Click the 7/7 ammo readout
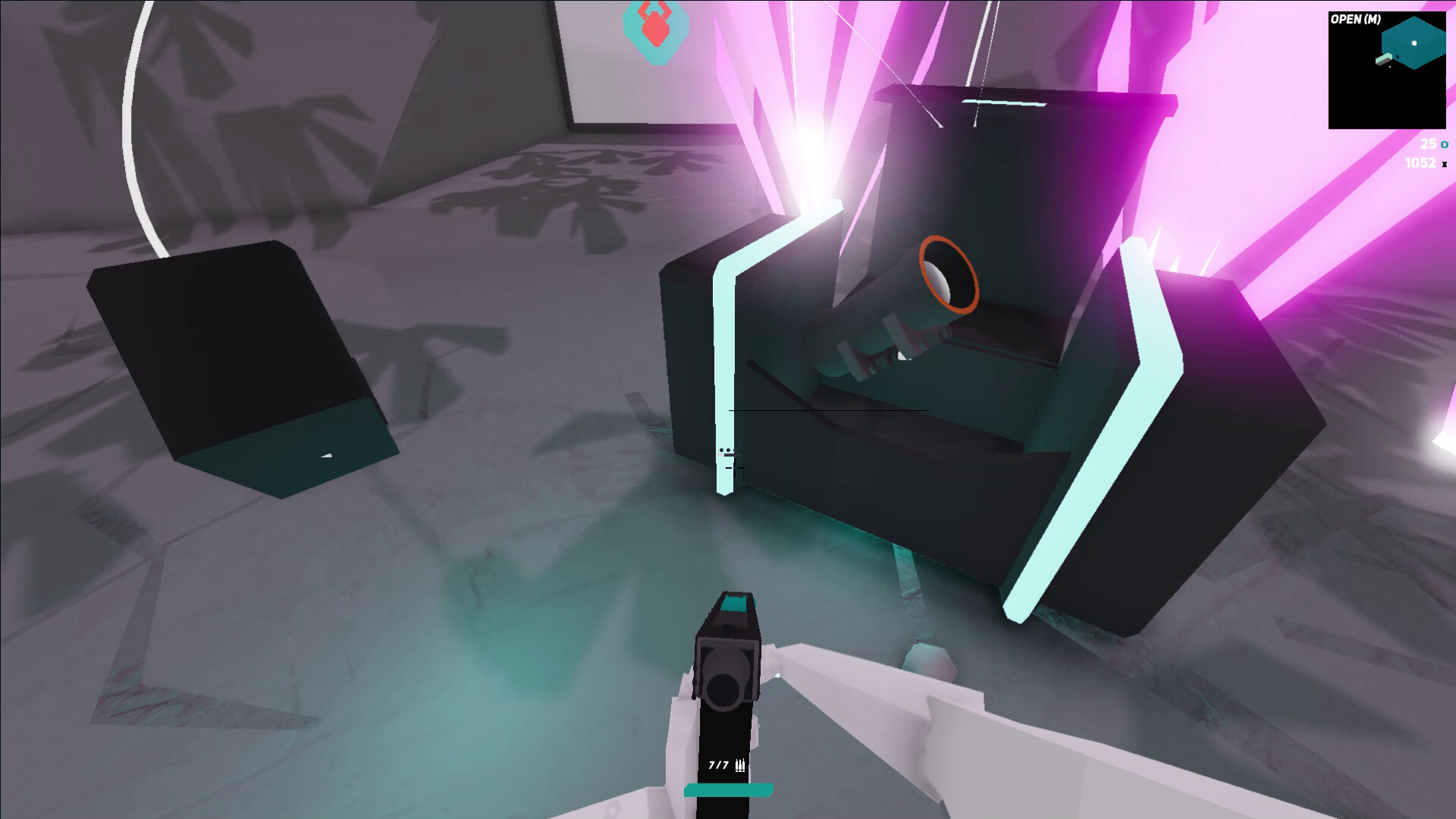The image size is (1456, 819). 717,765
